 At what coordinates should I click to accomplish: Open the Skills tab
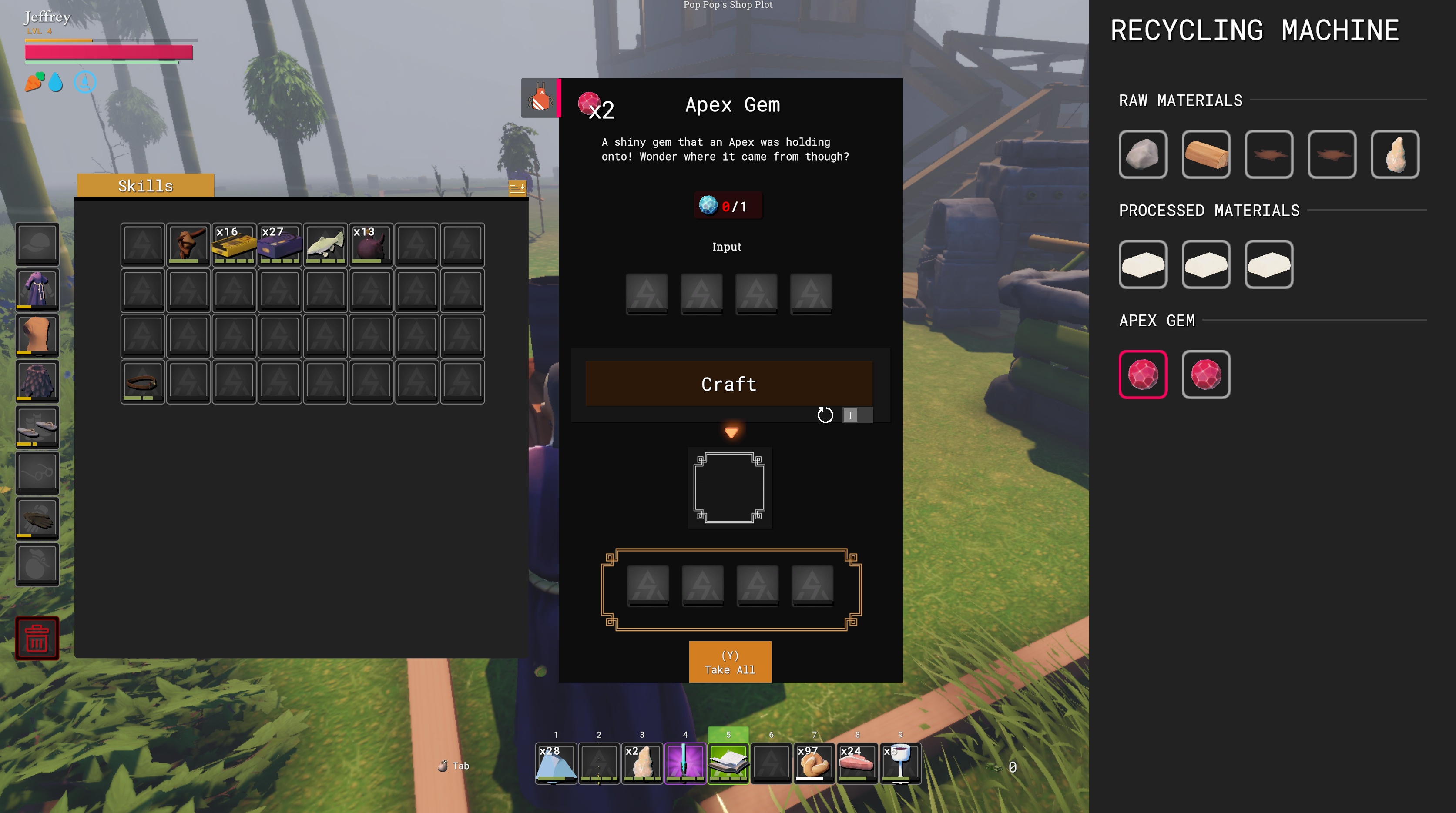[x=145, y=186]
